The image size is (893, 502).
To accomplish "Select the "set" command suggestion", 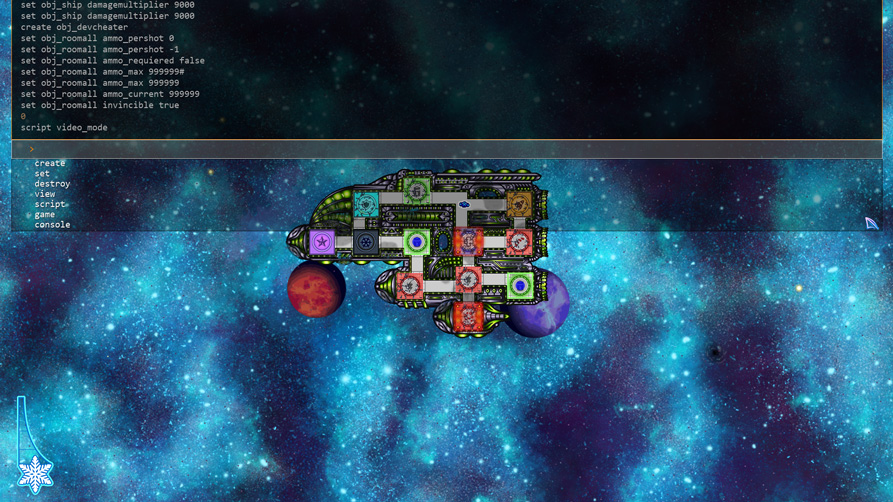I will coord(42,174).
